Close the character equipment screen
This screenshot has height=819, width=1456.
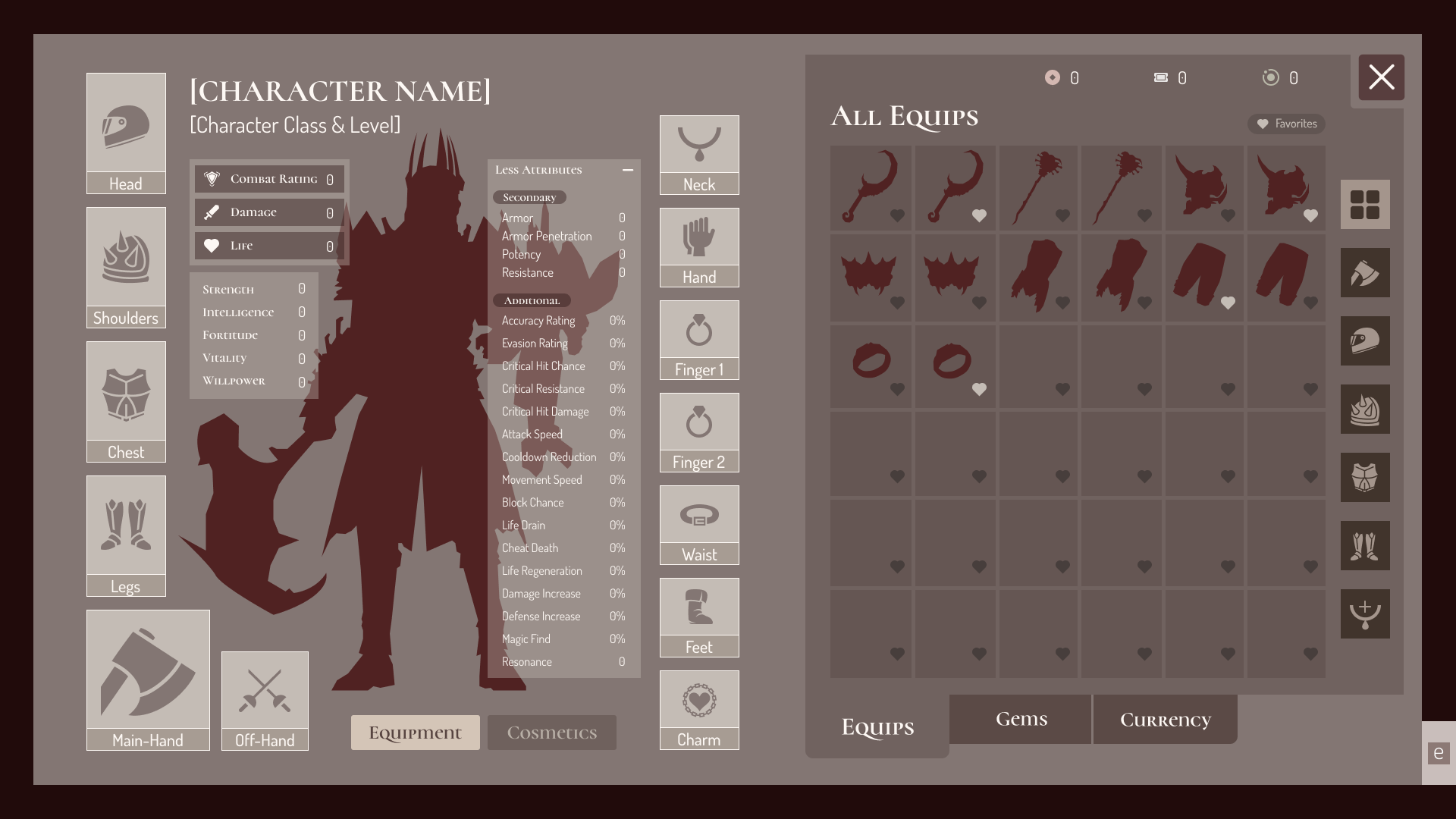(x=1381, y=77)
